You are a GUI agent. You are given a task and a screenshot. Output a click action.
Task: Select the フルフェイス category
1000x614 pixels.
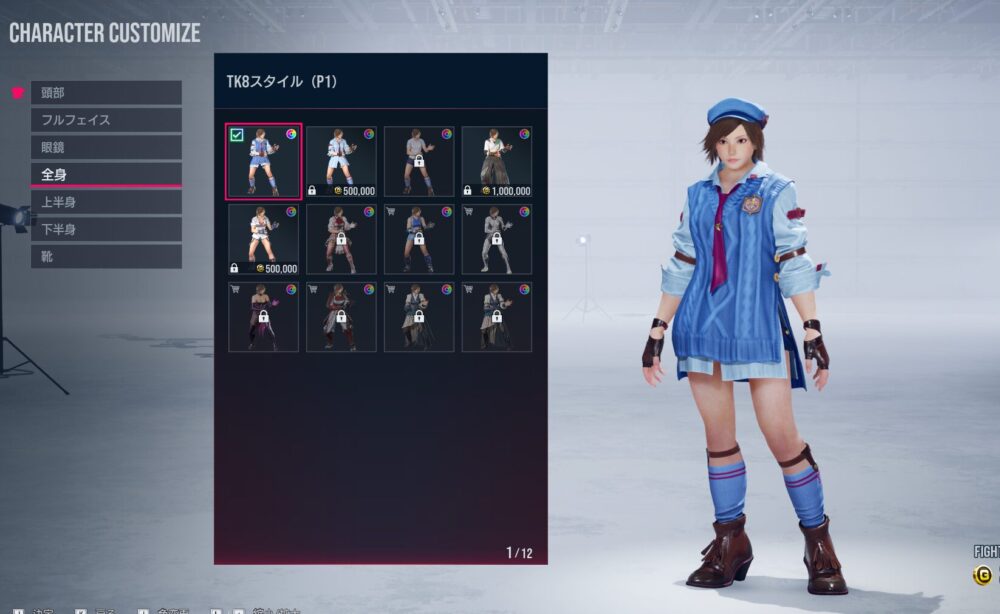106,120
